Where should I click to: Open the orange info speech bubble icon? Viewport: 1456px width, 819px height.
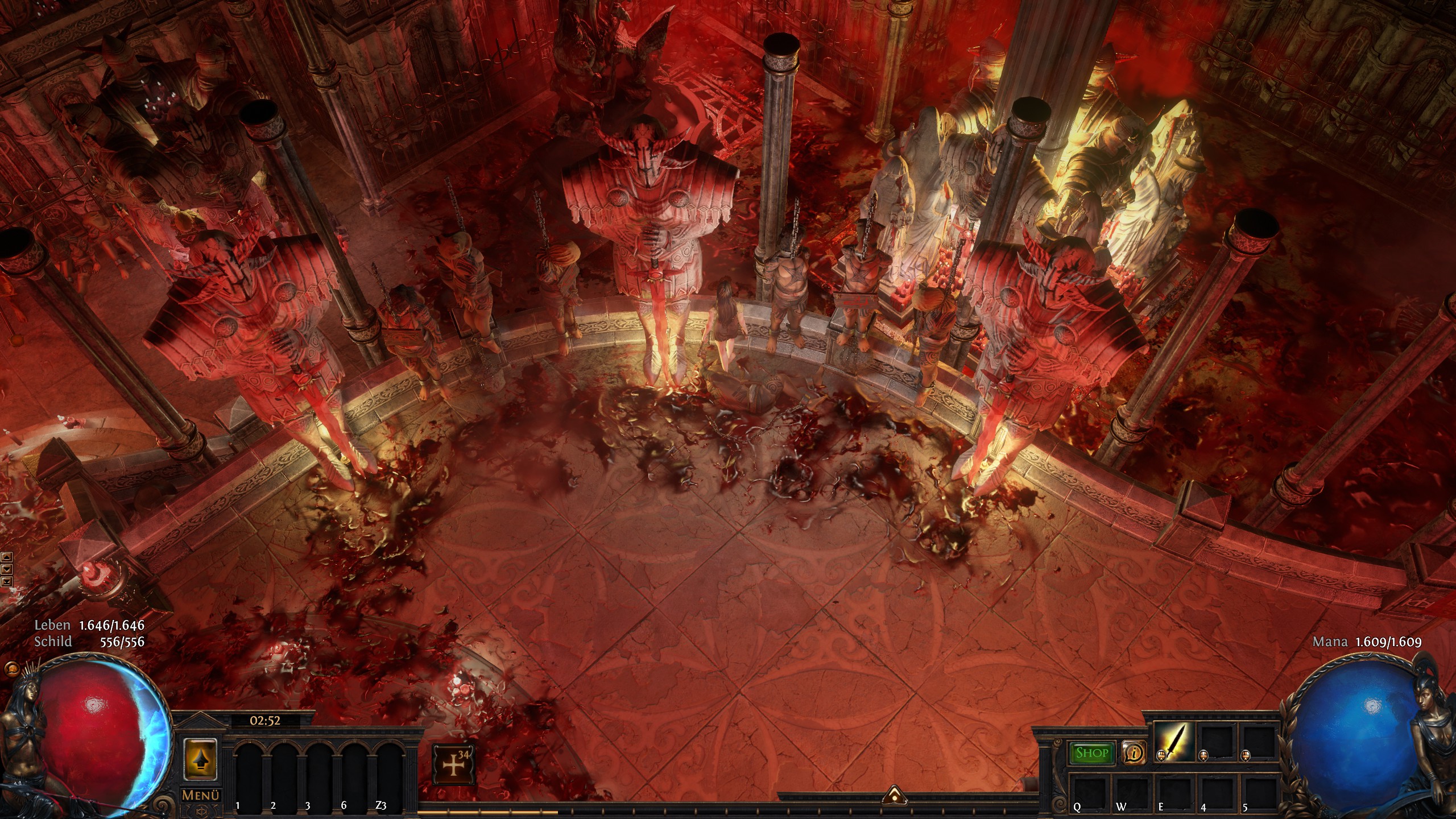tap(1134, 754)
